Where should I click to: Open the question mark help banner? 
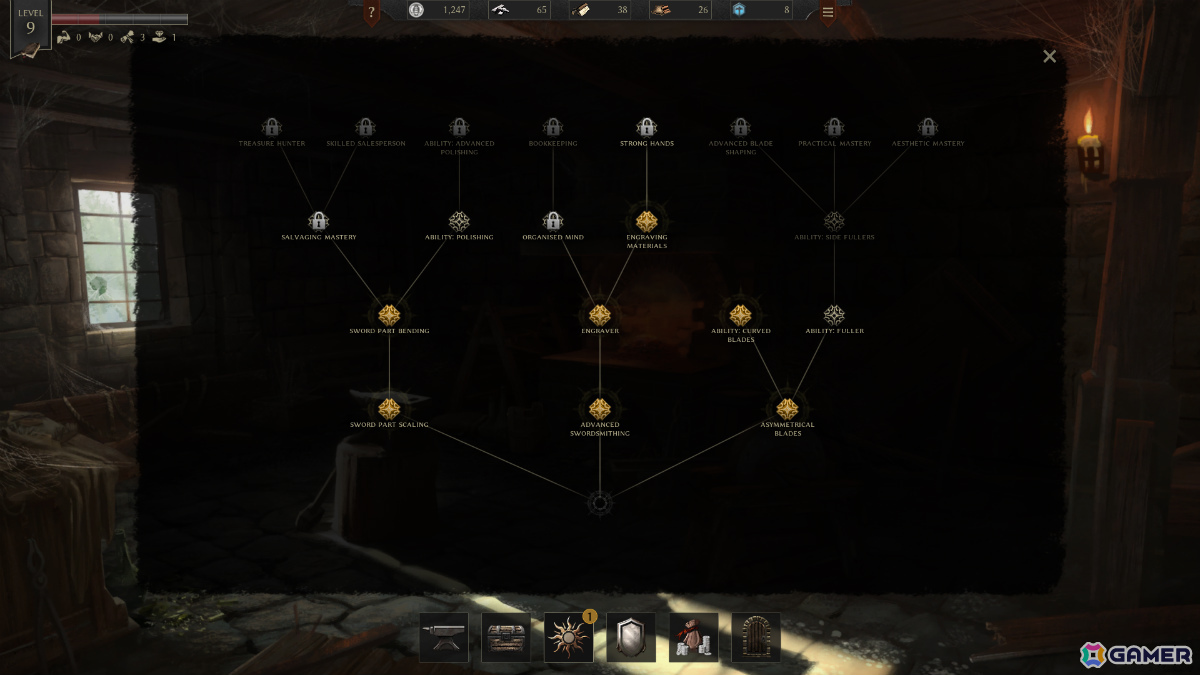tap(372, 13)
